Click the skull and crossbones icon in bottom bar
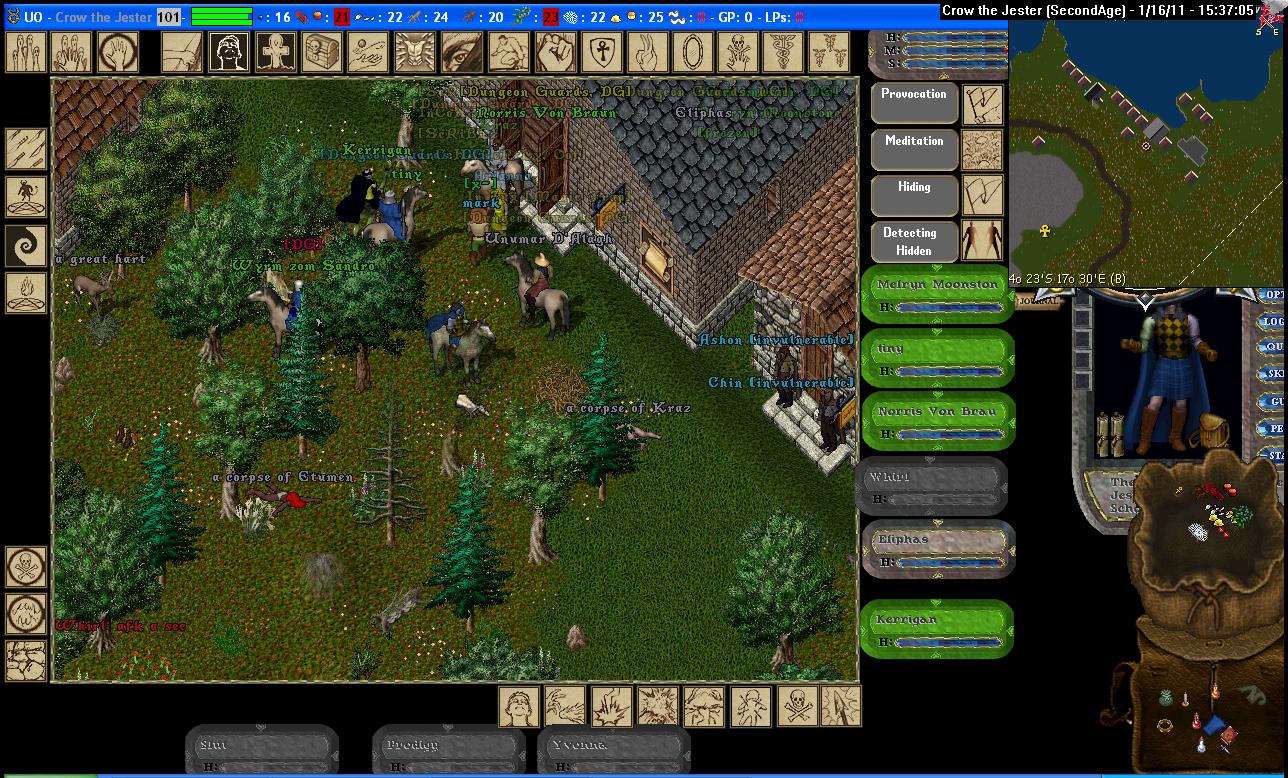Image resolution: width=1288 pixels, height=778 pixels. coord(796,706)
